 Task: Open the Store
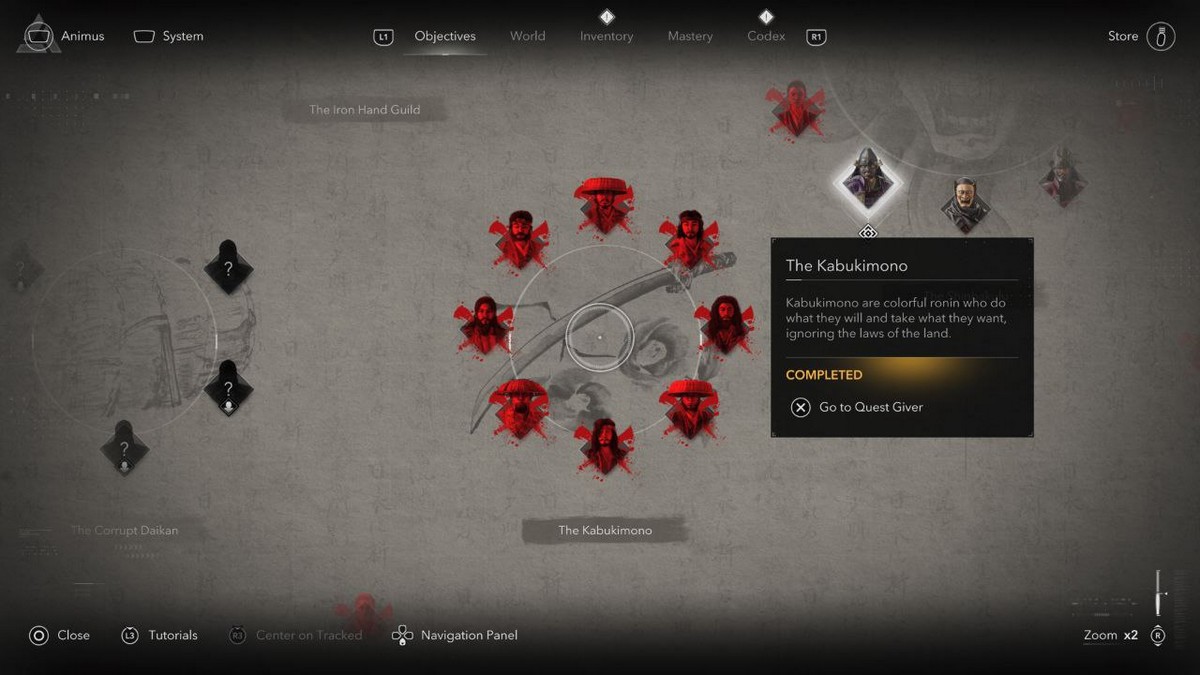(x=1142, y=36)
